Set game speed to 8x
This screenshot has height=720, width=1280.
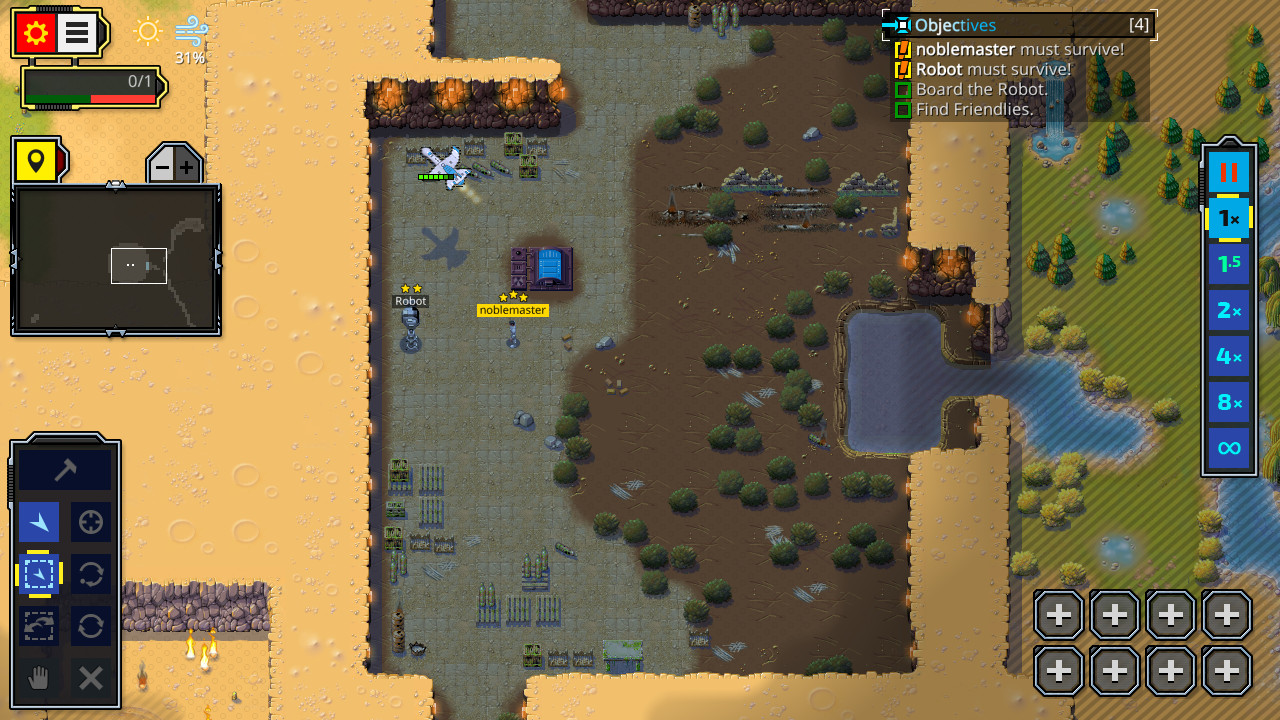pyautogui.click(x=1228, y=402)
